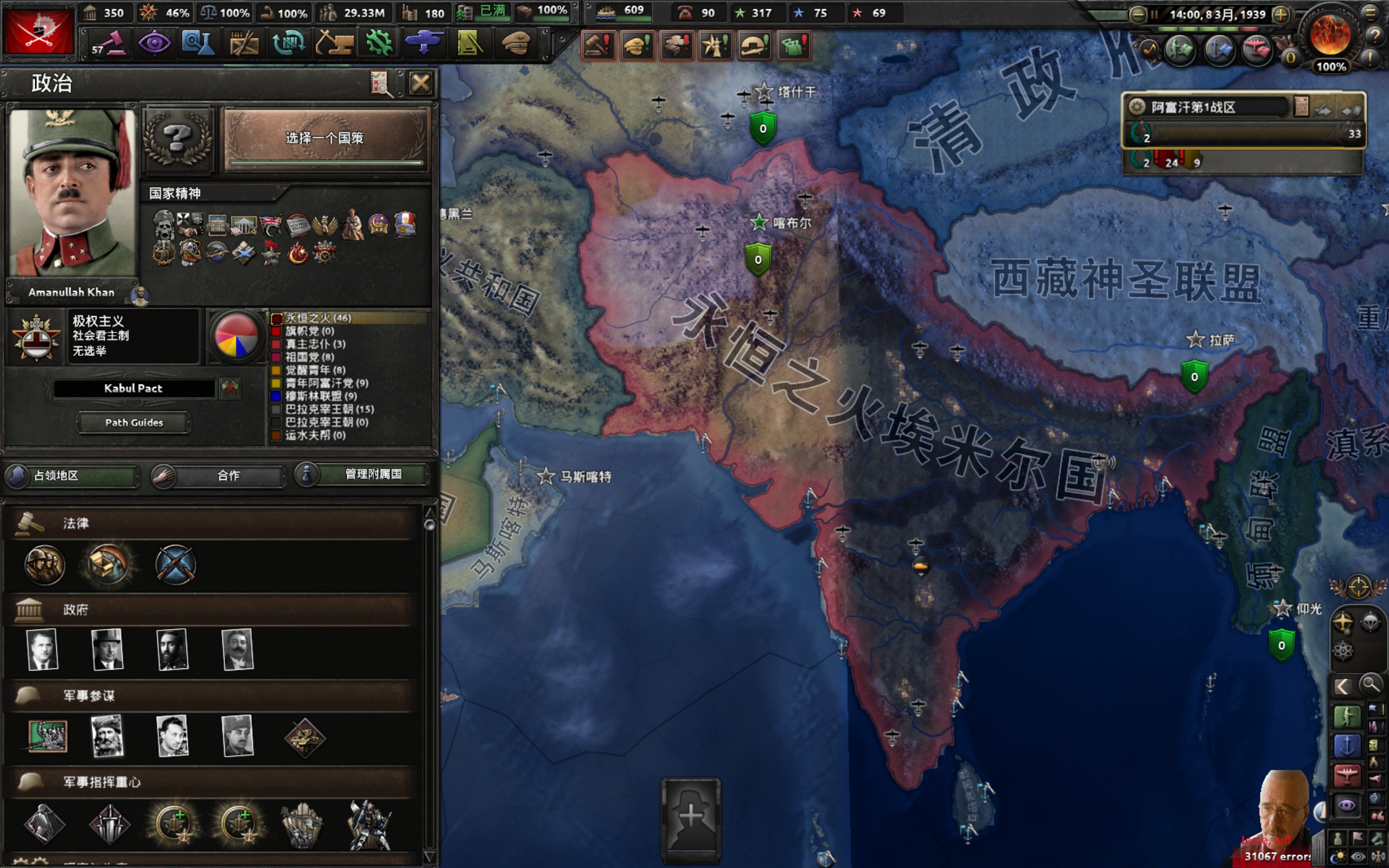Screen dimensions: 1389x868
Task: Open 管理附属国 manage subjects
Action: 363,474
